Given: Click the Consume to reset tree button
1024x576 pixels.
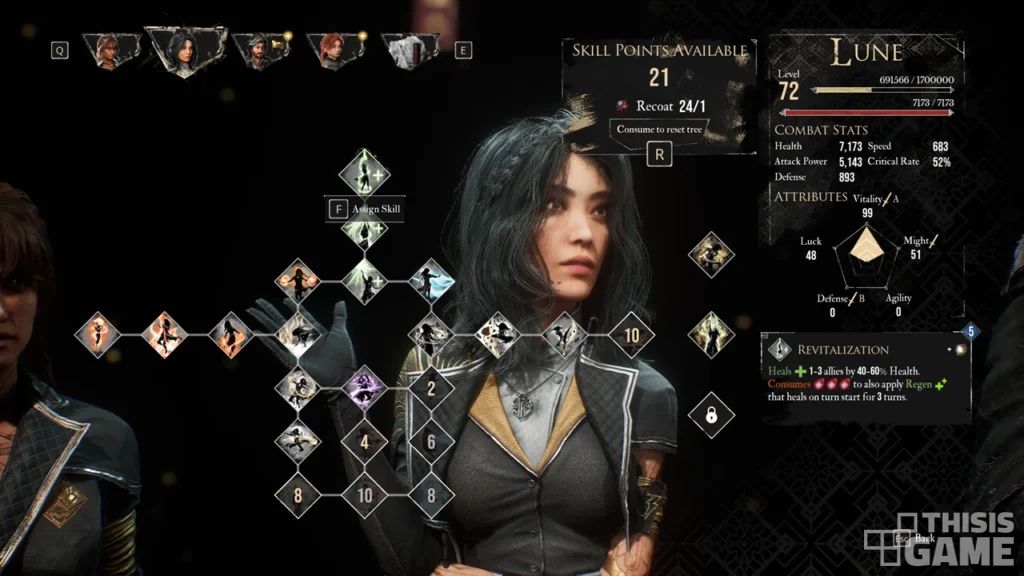Looking at the screenshot, I should point(658,129).
